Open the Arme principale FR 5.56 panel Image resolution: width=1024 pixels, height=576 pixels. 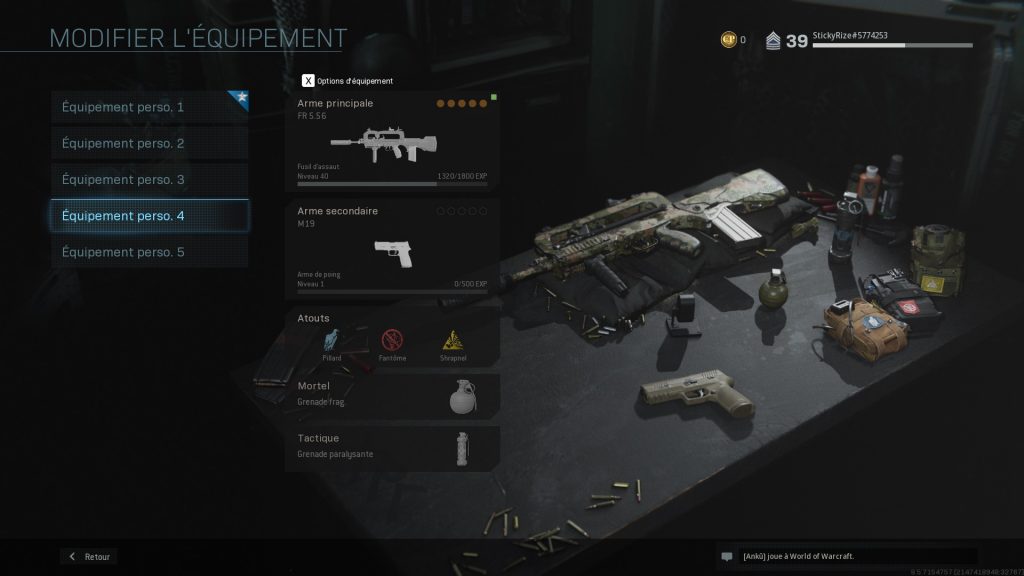pyautogui.click(x=392, y=141)
